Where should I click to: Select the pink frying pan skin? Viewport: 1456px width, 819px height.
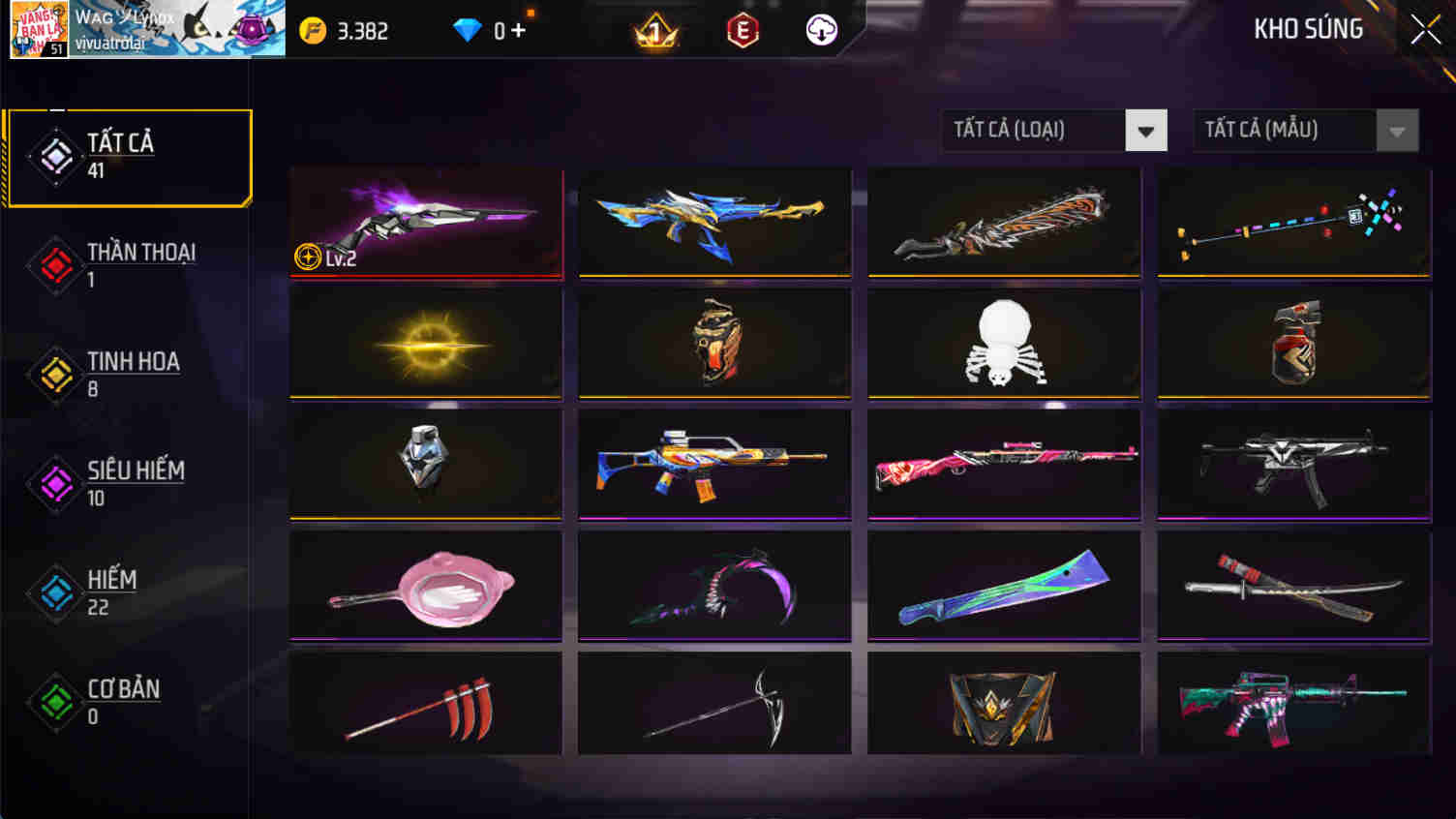click(x=426, y=586)
